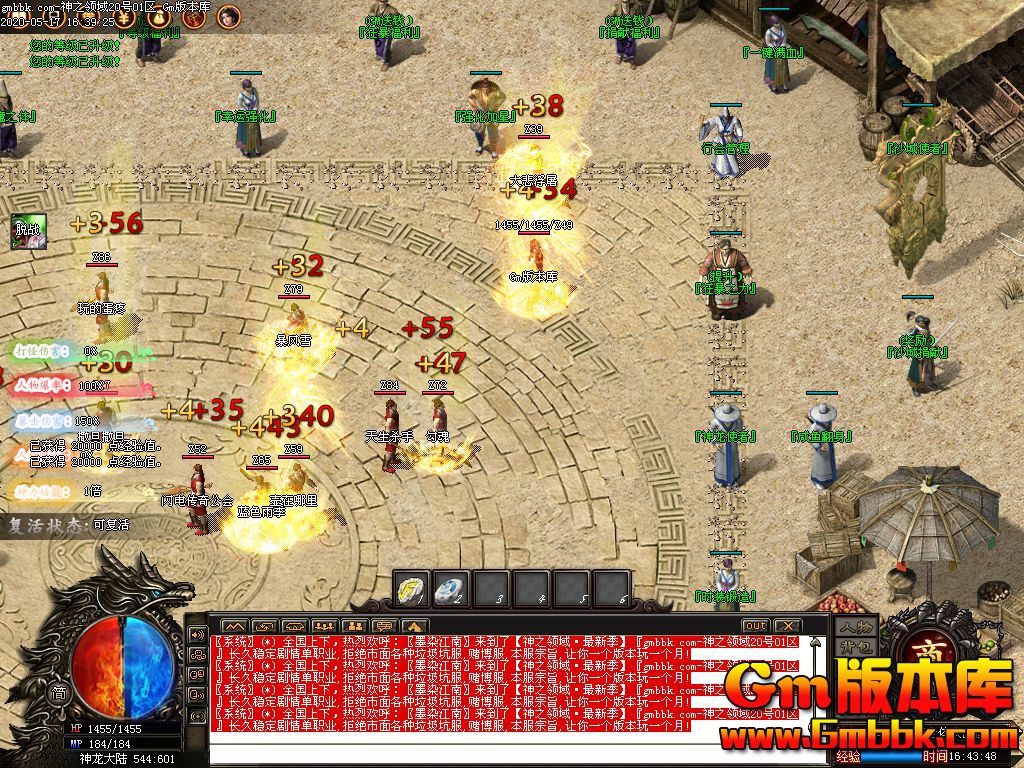The height and width of the screenshot is (768, 1024).
Task: Click the 脱战 skill icon
Action: tap(28, 231)
